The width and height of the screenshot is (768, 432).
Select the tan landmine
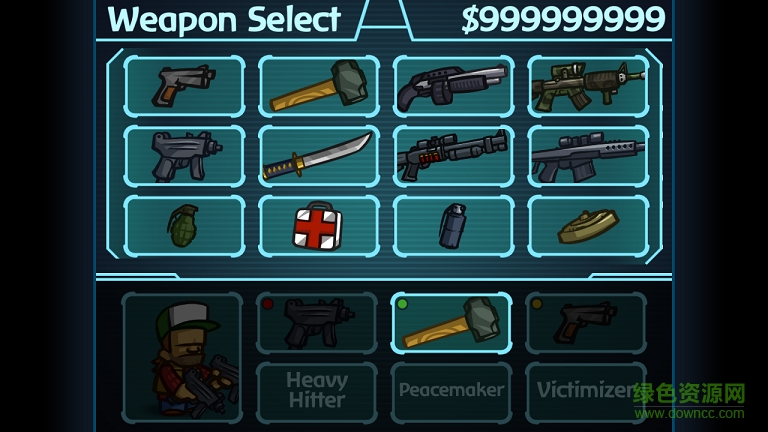pyautogui.click(x=588, y=226)
